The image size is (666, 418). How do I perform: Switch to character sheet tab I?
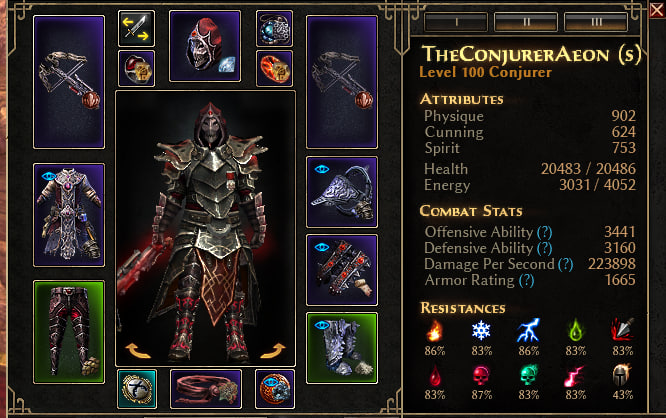[456, 20]
